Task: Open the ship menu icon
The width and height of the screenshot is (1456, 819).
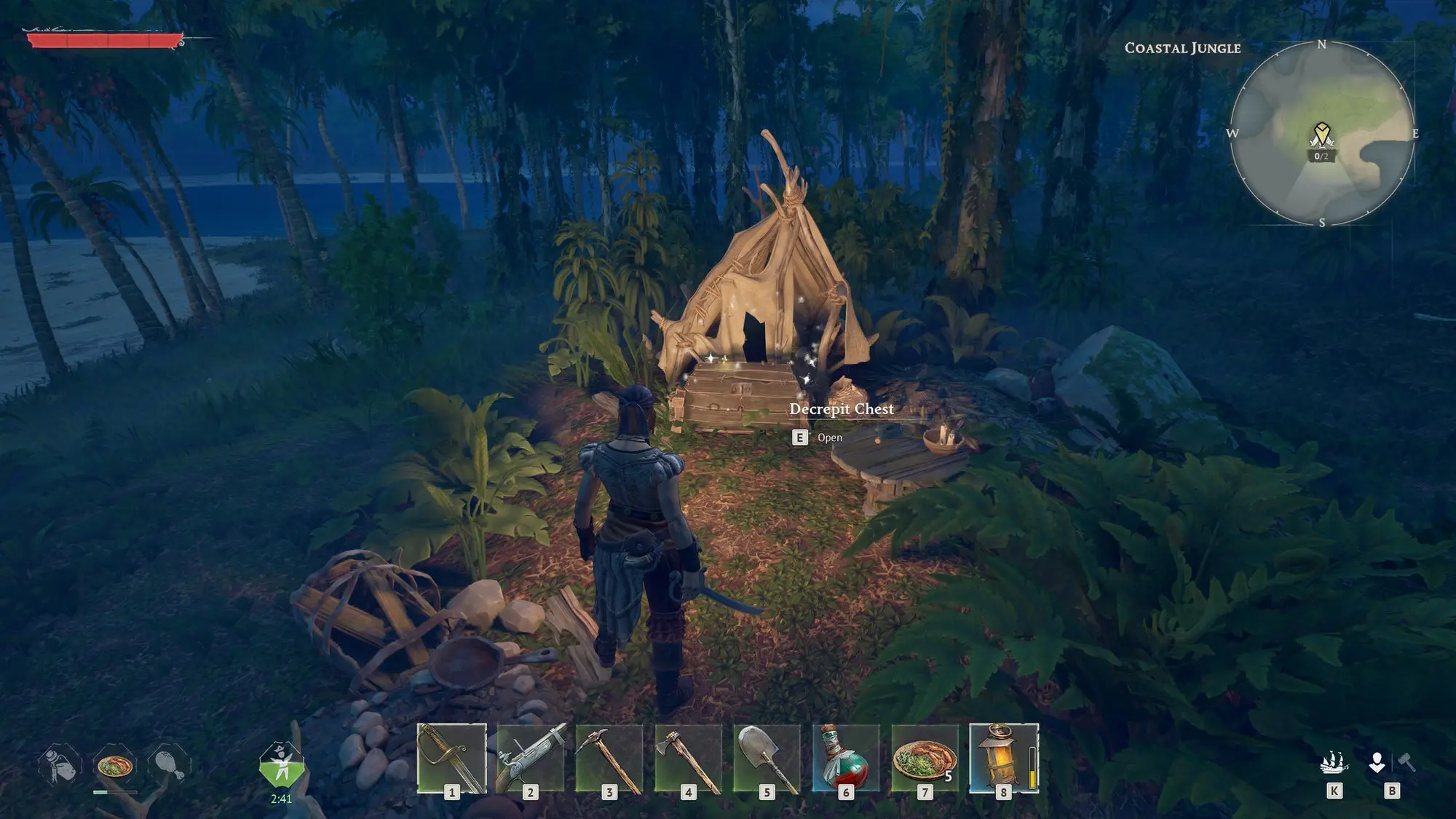Action: pyautogui.click(x=1334, y=763)
